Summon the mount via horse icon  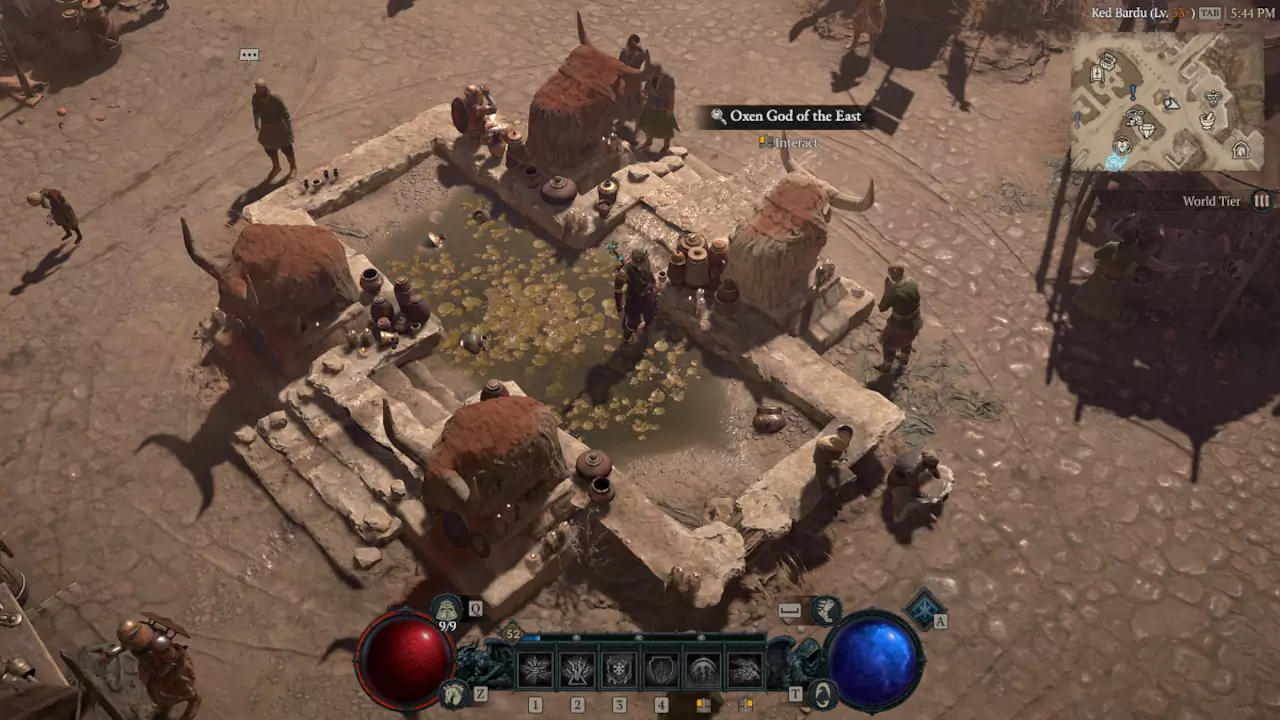455,692
